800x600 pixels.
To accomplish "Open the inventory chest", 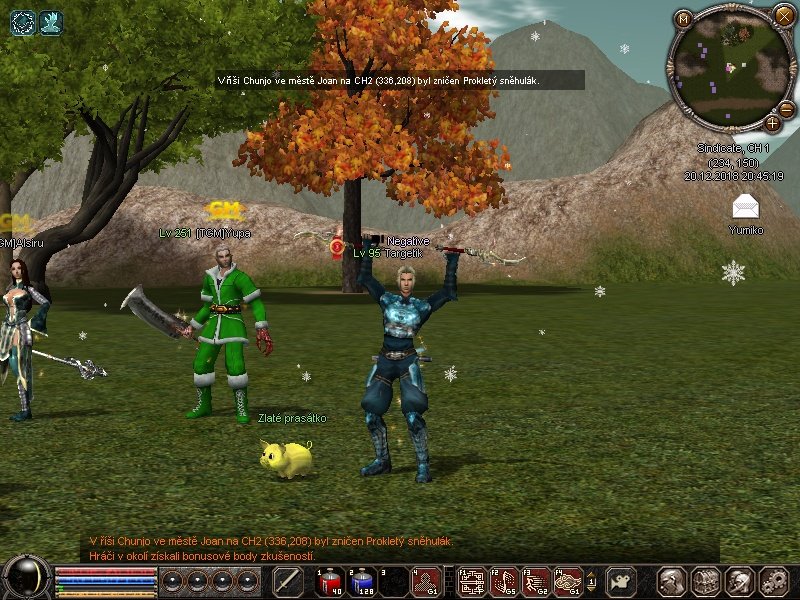I will point(706,581).
